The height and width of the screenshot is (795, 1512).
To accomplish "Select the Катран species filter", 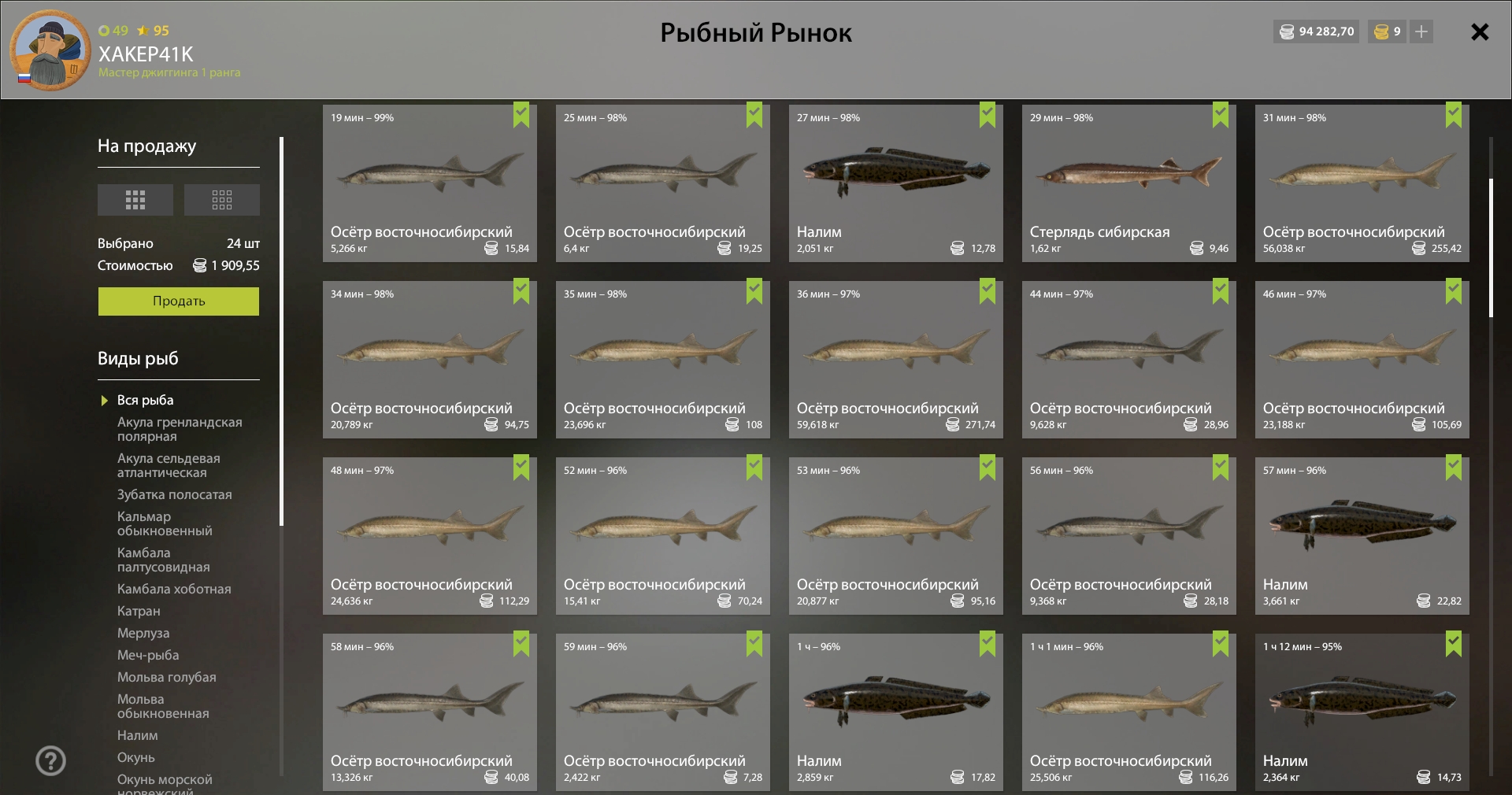I will tap(139, 612).
